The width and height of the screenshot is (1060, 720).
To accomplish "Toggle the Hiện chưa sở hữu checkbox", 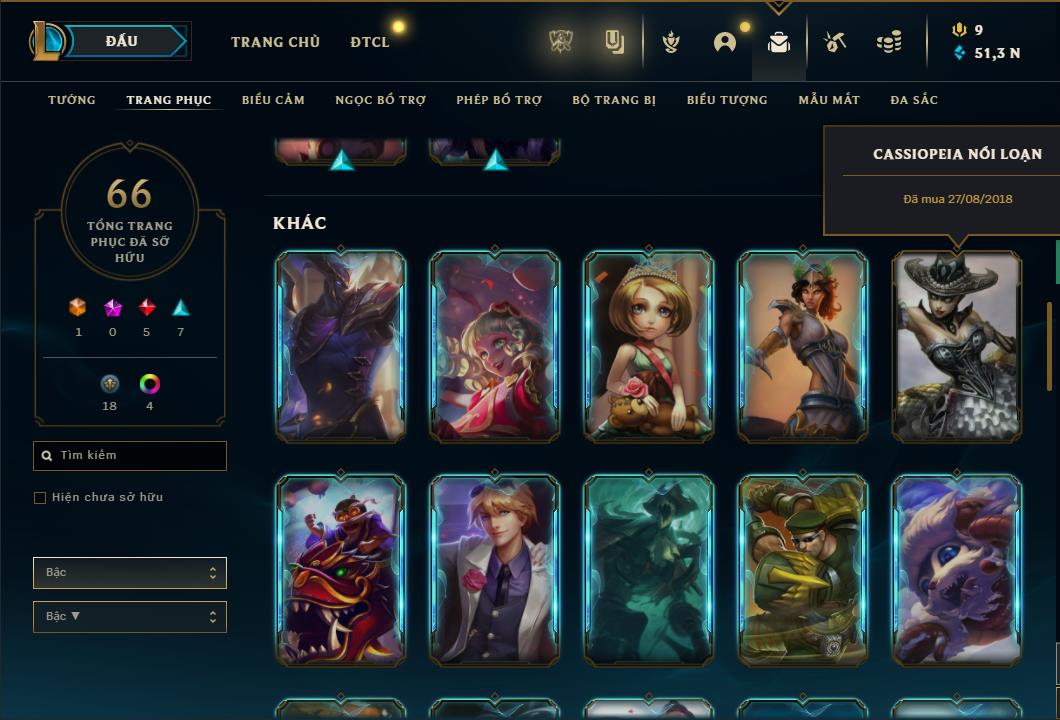I will [40, 498].
